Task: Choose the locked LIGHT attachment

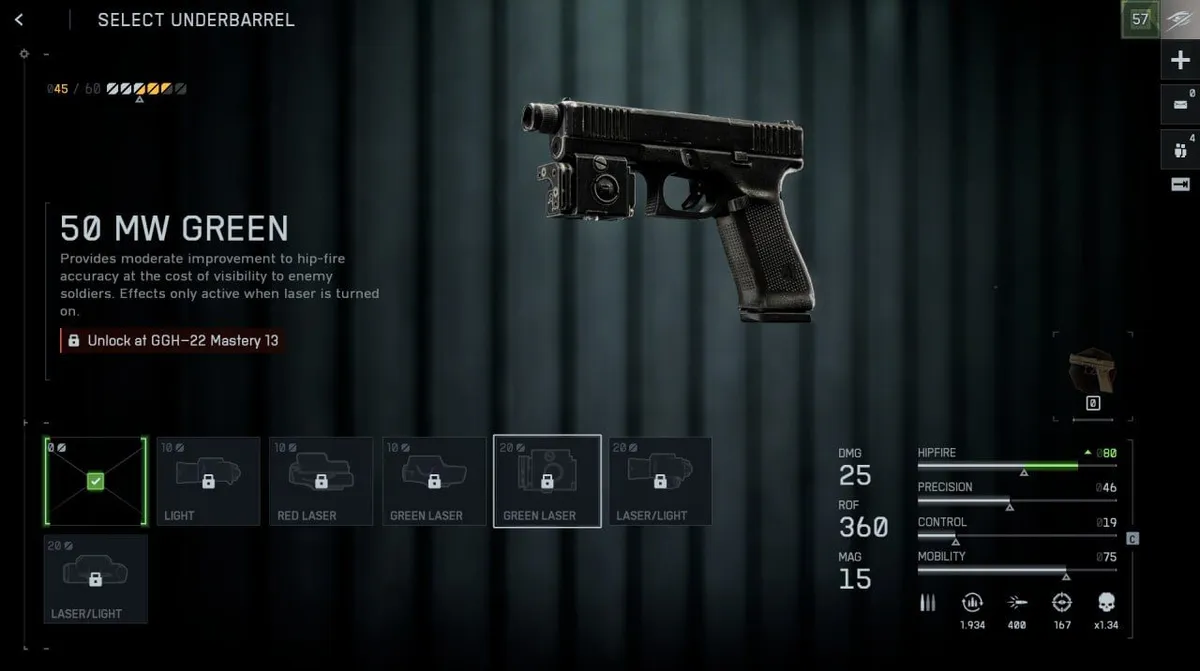Action: click(x=208, y=481)
